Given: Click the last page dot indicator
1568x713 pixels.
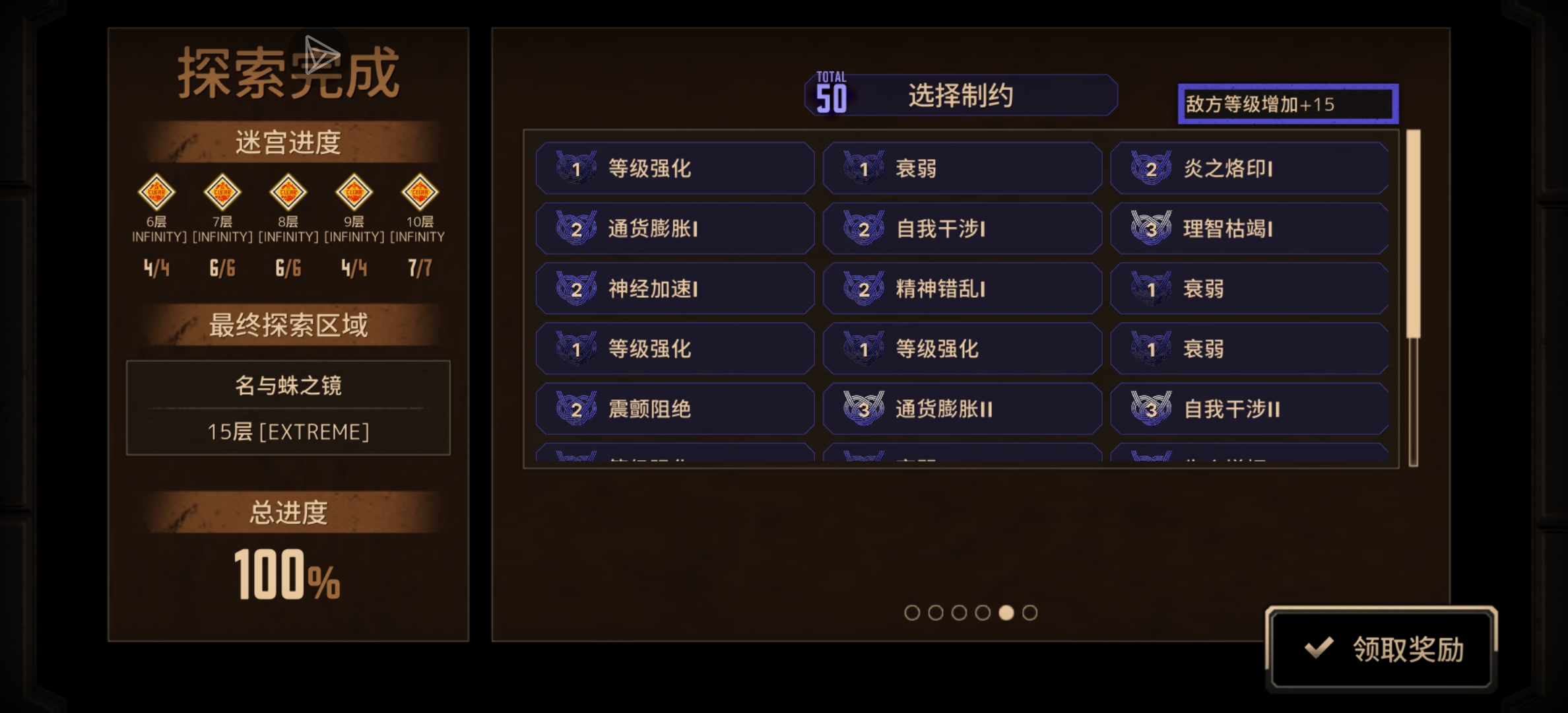Looking at the screenshot, I should point(1030,613).
